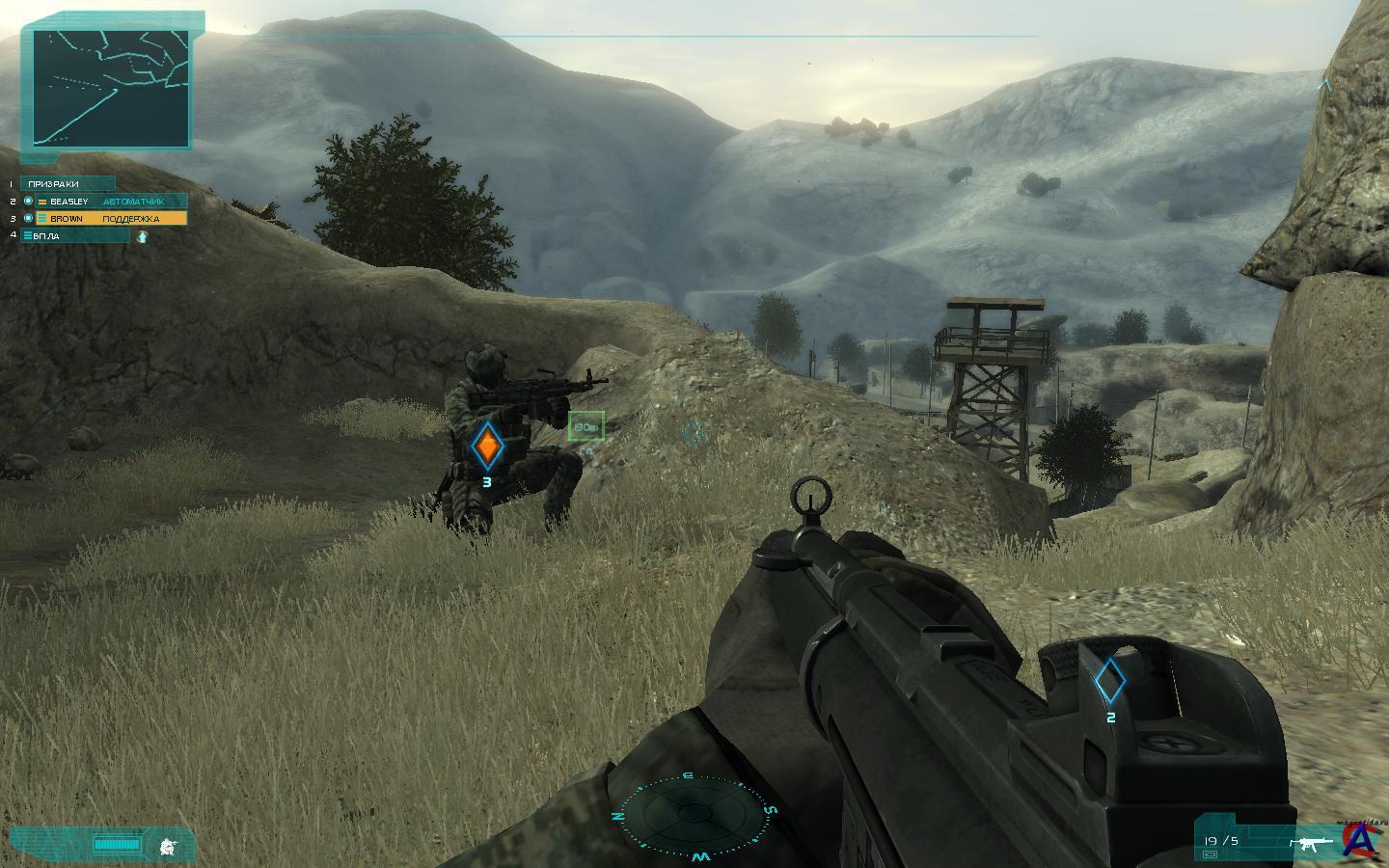Viewport: 1389px width, 868px height.
Task: Select the ПРИЗРАКИ squad entry
Action: tap(67, 183)
